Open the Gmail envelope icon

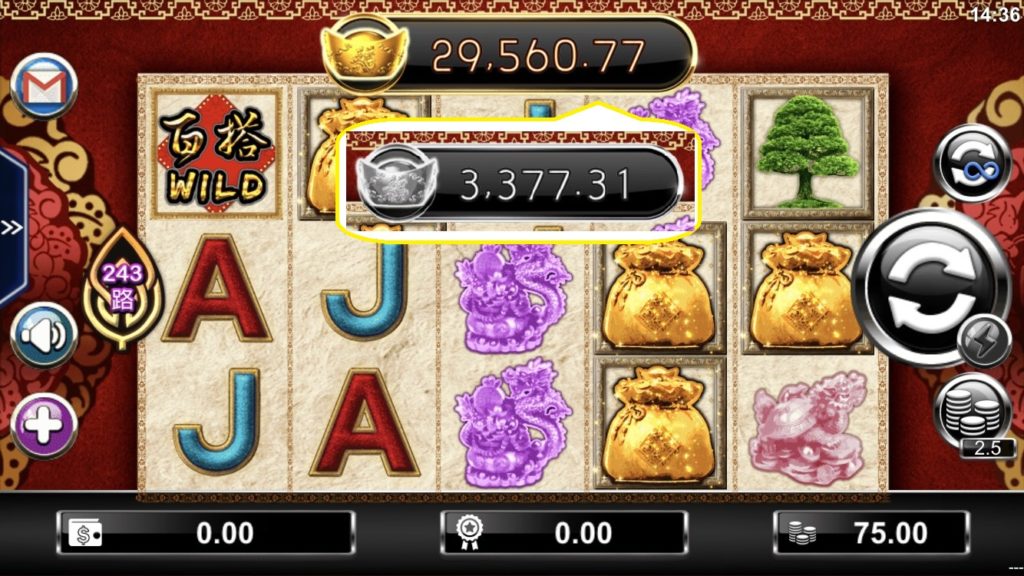coord(44,86)
